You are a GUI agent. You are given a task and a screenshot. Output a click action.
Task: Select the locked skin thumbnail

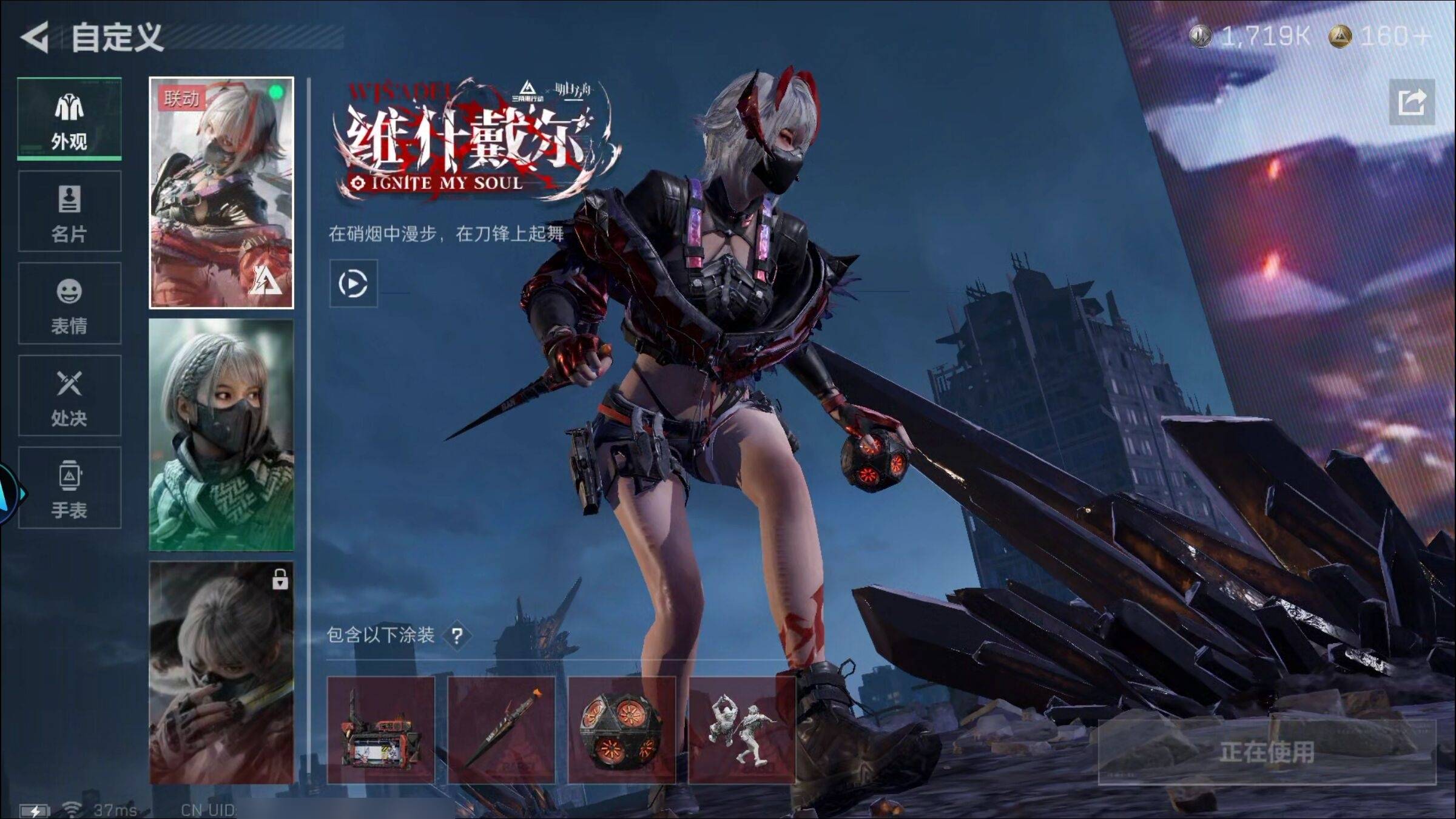click(x=221, y=672)
